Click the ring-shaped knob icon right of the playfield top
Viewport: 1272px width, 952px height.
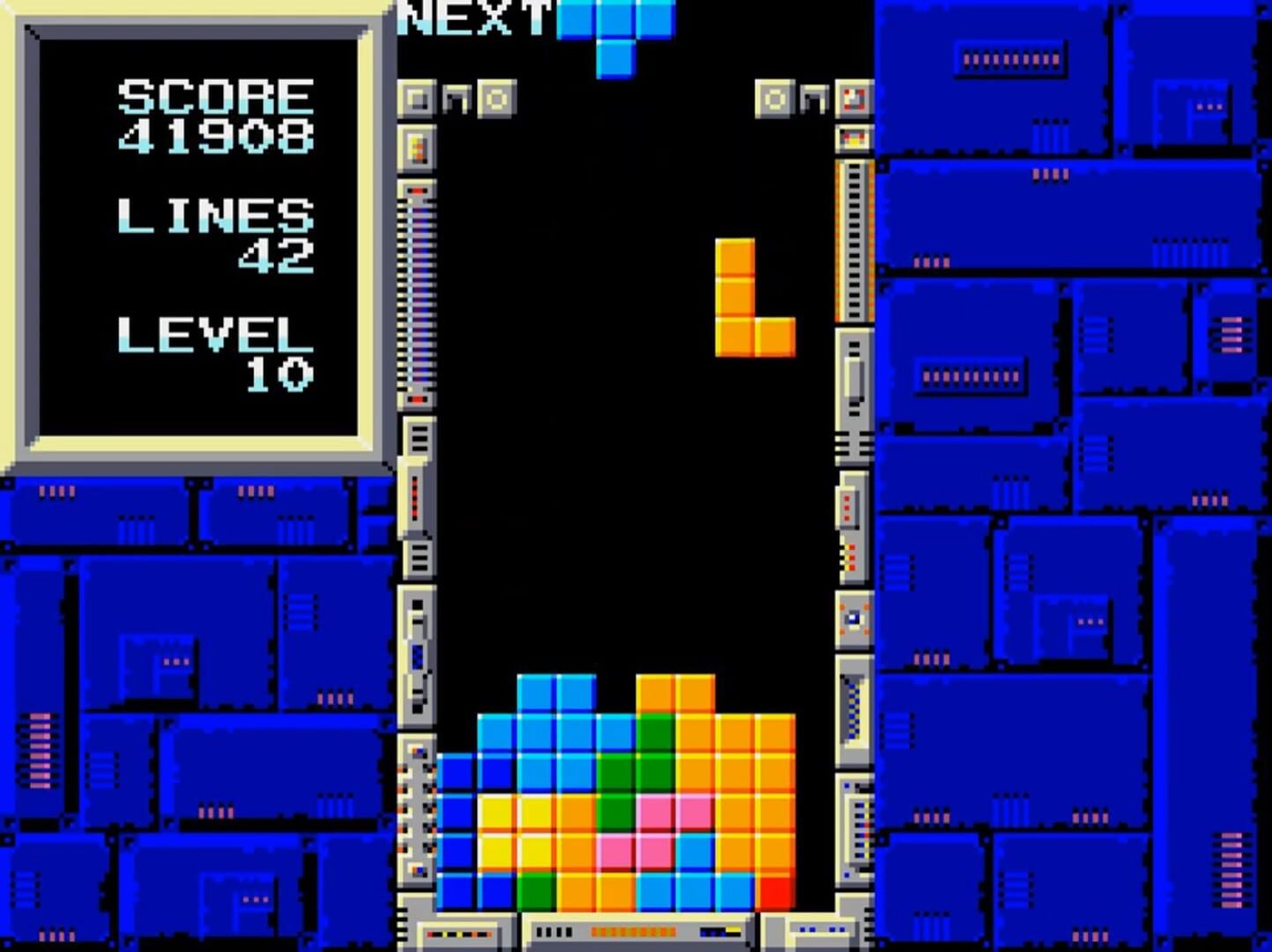point(774,98)
